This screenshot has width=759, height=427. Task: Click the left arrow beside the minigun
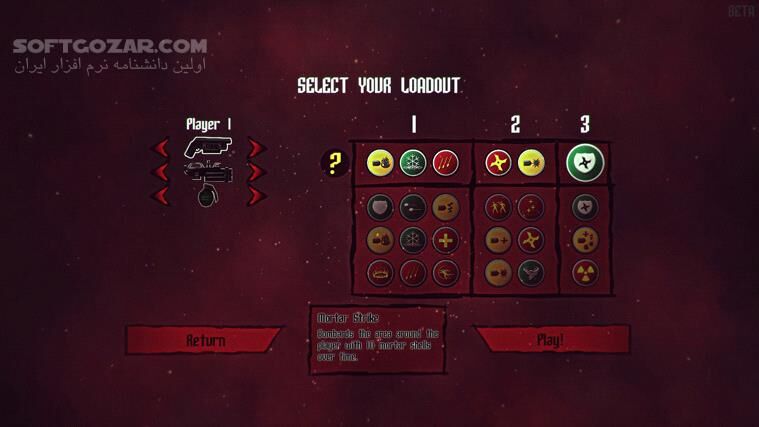point(160,172)
